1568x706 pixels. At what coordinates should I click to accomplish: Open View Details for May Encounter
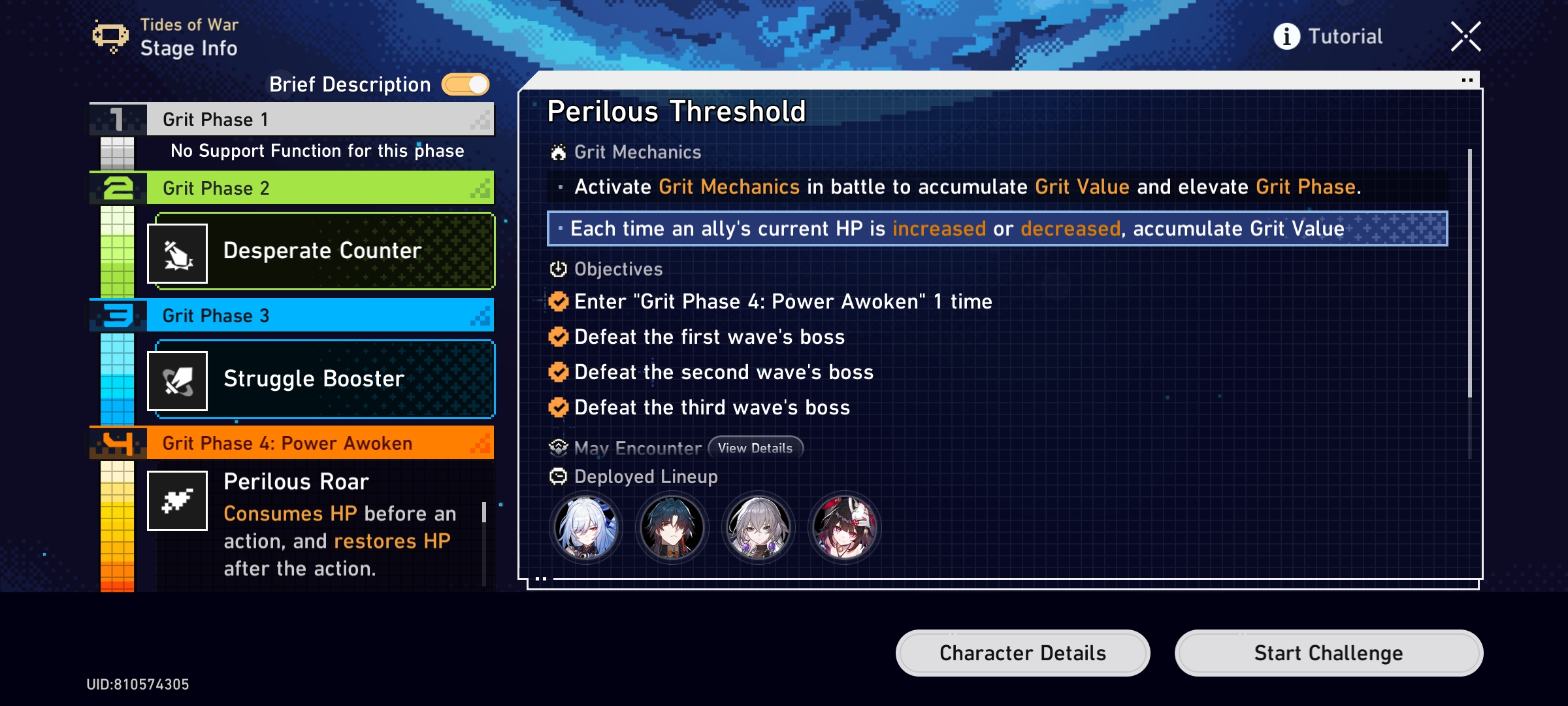(756, 448)
